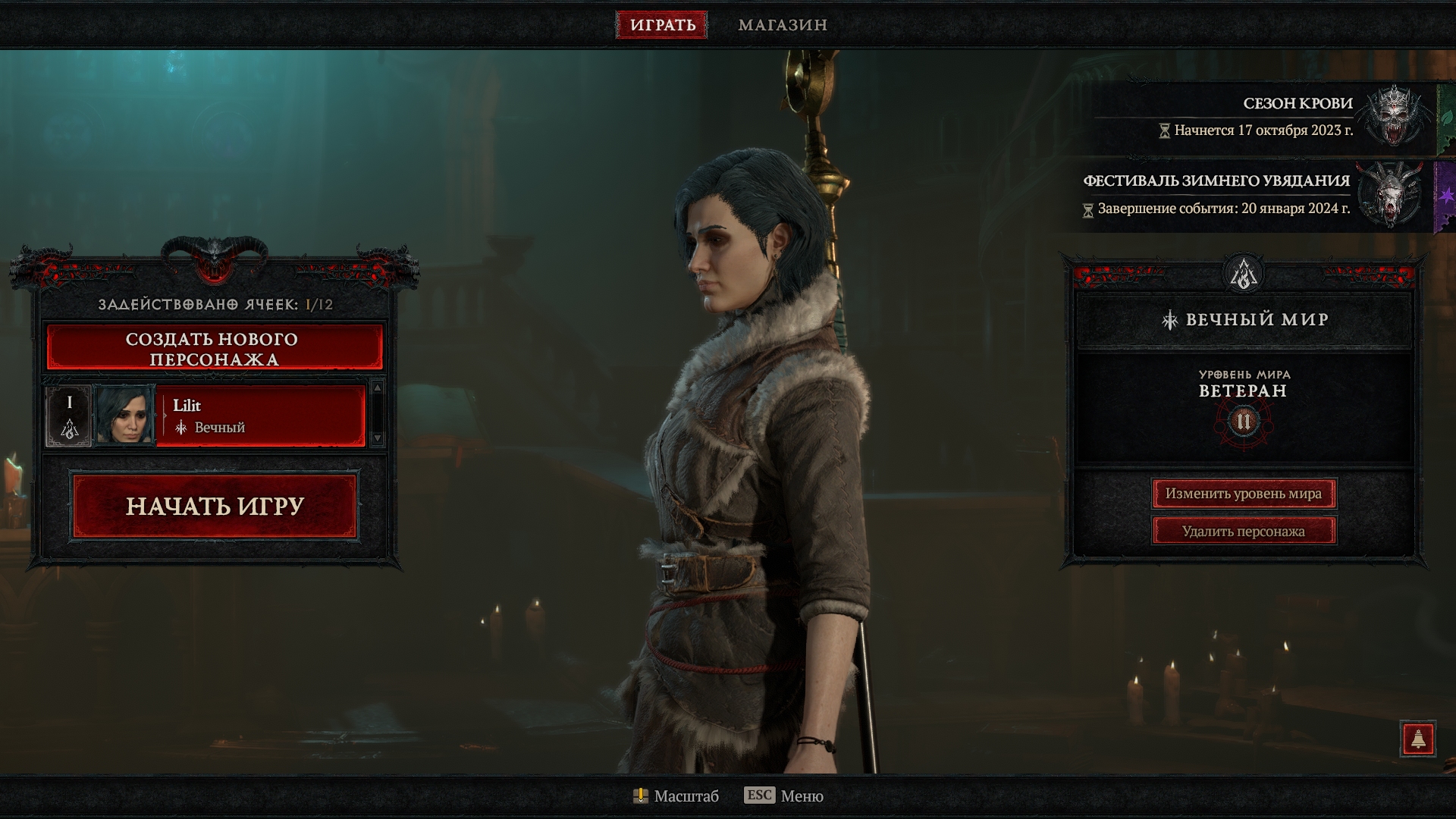Open Изменить уровень мира option
1456x819 pixels.
[1244, 494]
